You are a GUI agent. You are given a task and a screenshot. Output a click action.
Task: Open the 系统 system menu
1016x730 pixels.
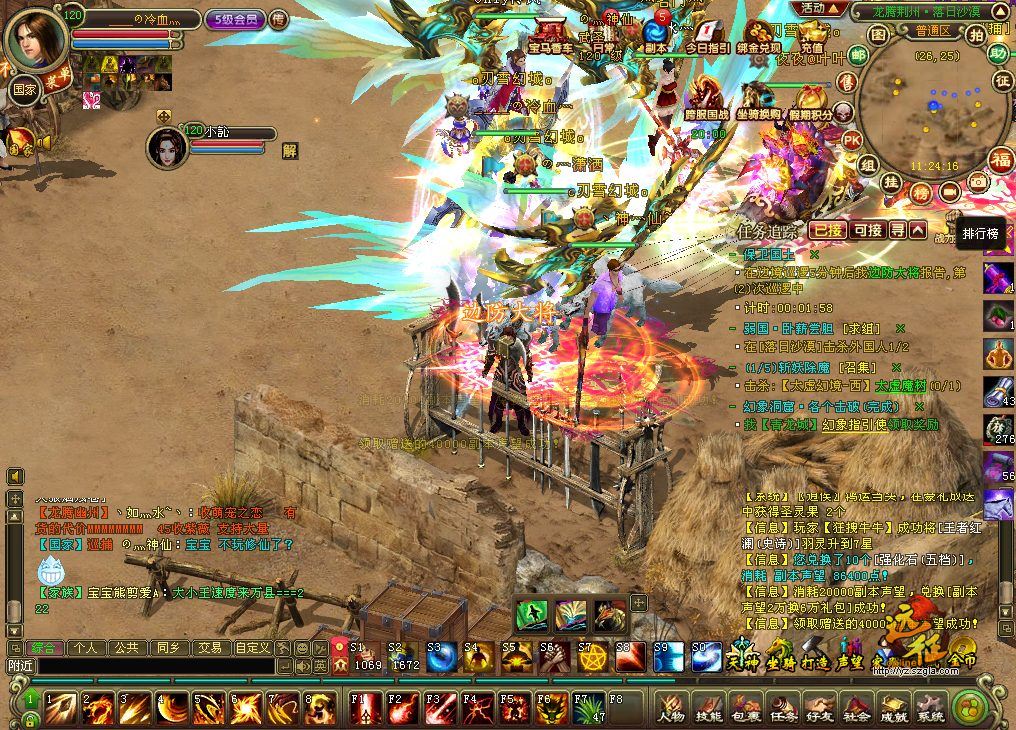[x=930, y=707]
